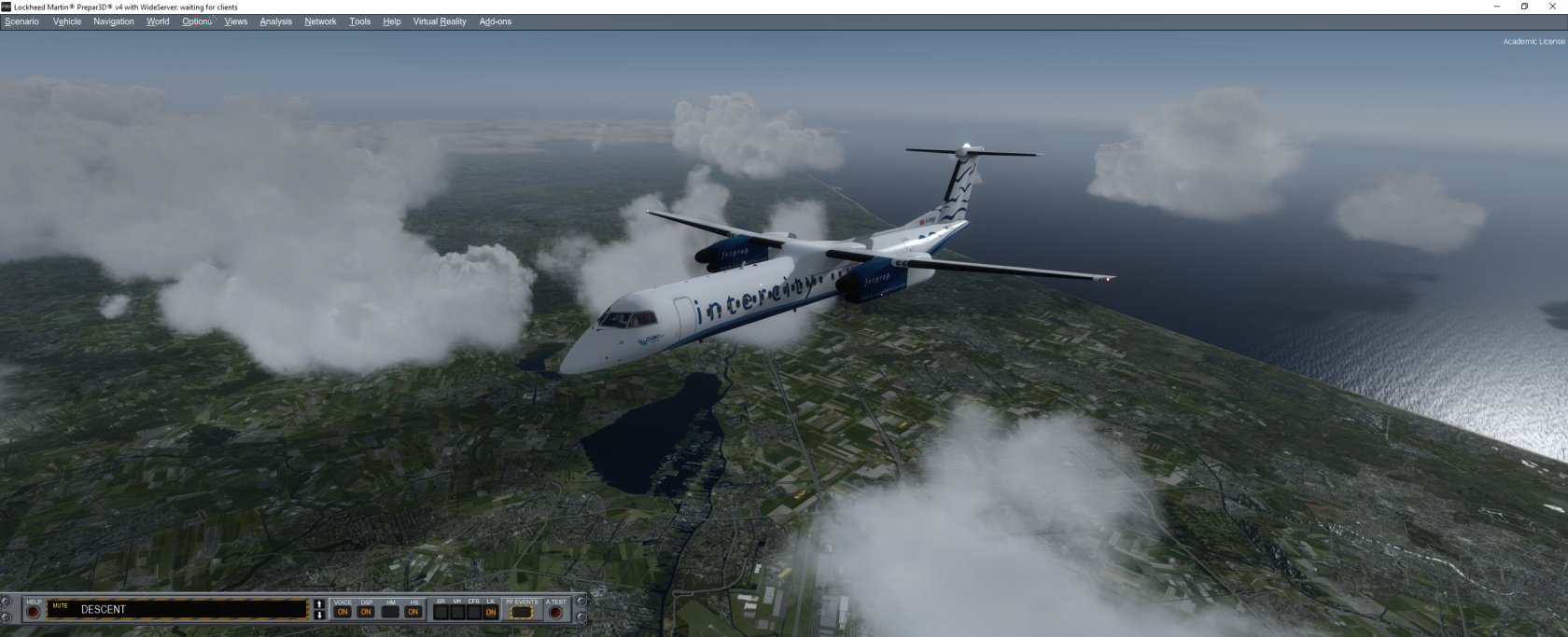Open the Virtual Reality menu
The image size is (1568, 637).
click(440, 21)
